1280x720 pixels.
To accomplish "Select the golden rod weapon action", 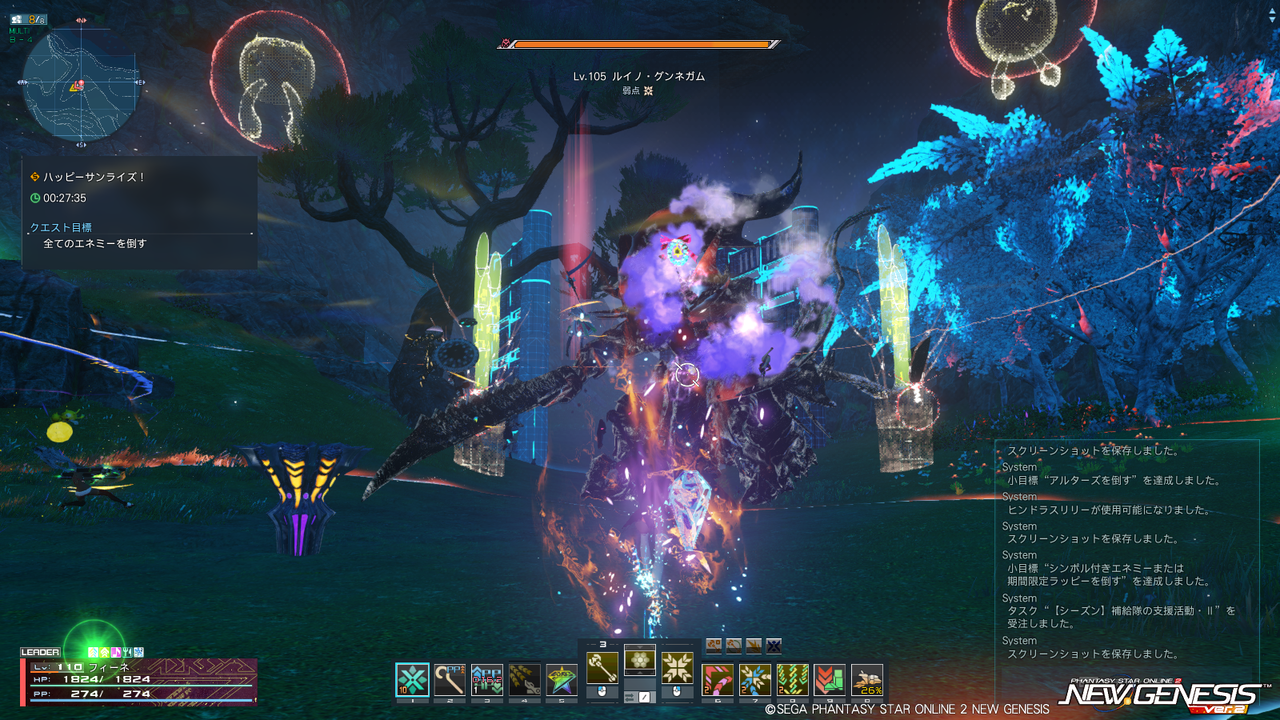I will coord(602,667).
